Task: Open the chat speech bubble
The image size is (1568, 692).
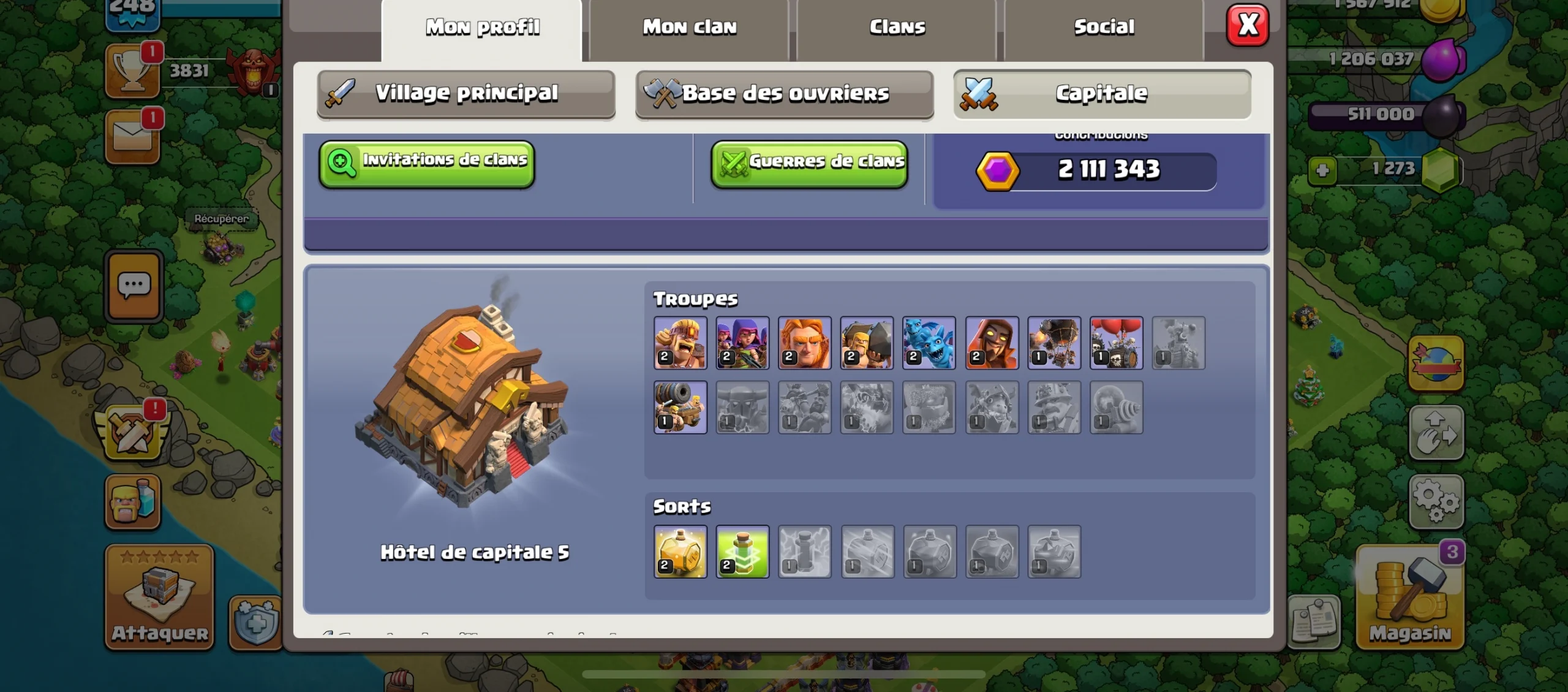Action: pos(134,286)
